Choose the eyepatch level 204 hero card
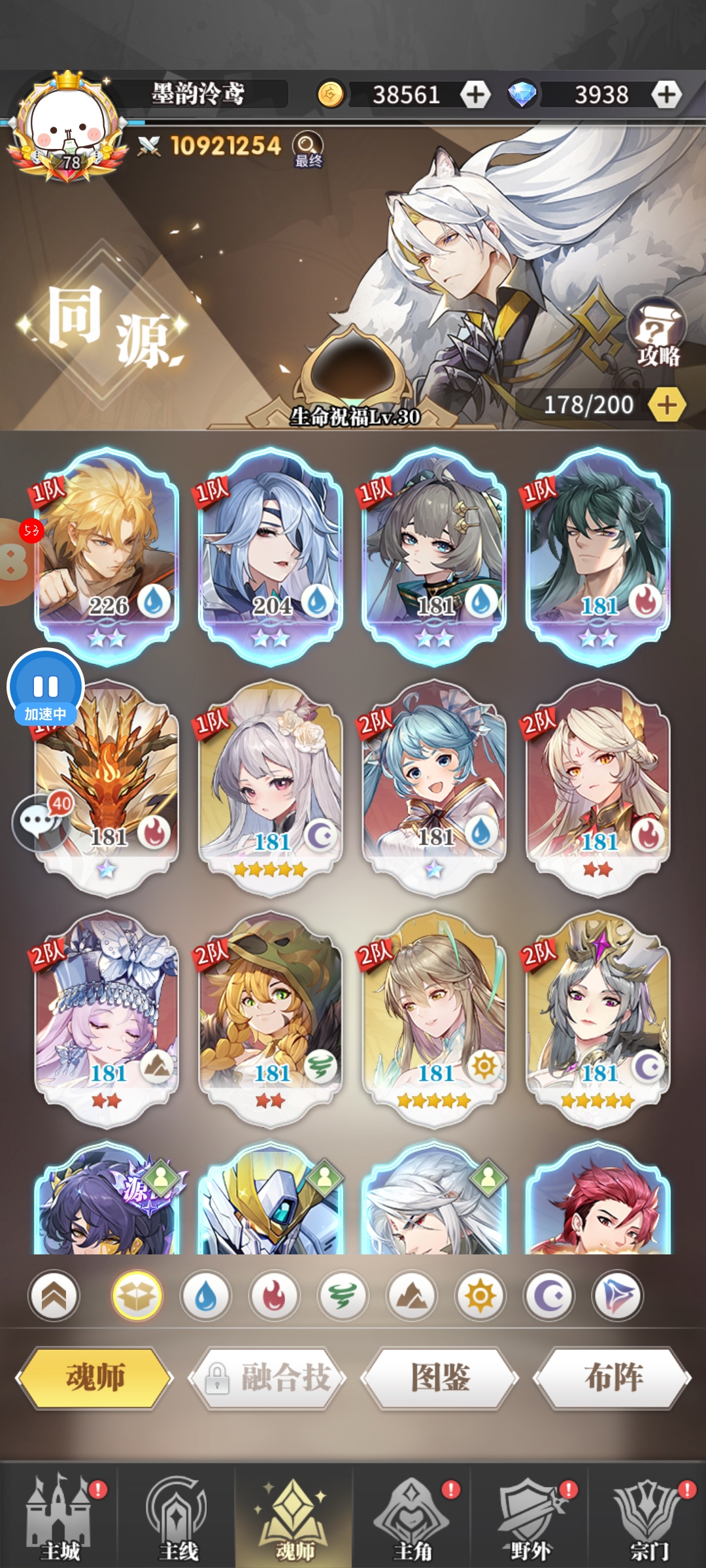This screenshot has height=1568, width=706. point(270,555)
